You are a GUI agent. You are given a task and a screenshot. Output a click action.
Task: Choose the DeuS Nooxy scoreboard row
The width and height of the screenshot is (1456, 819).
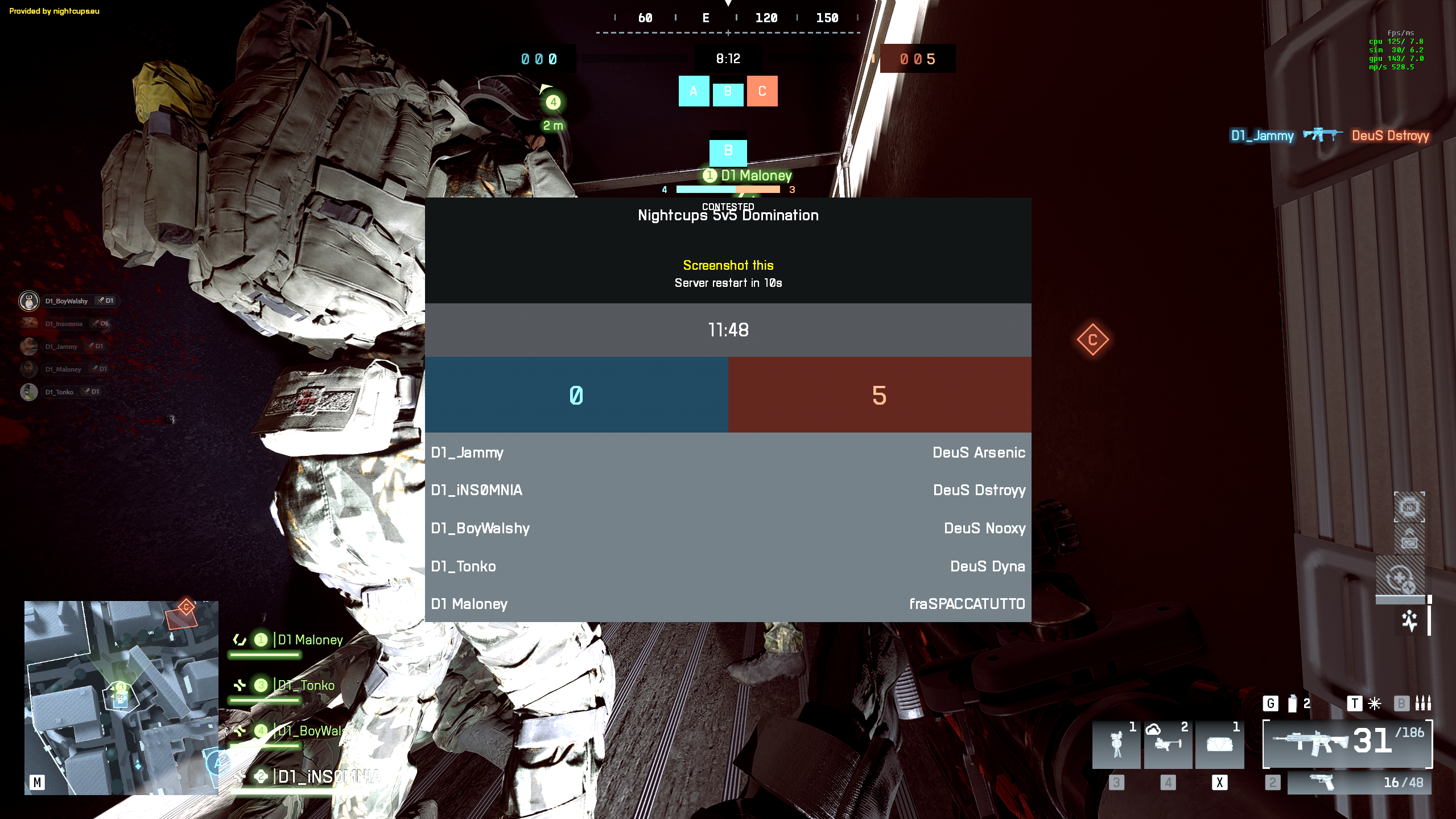984,528
